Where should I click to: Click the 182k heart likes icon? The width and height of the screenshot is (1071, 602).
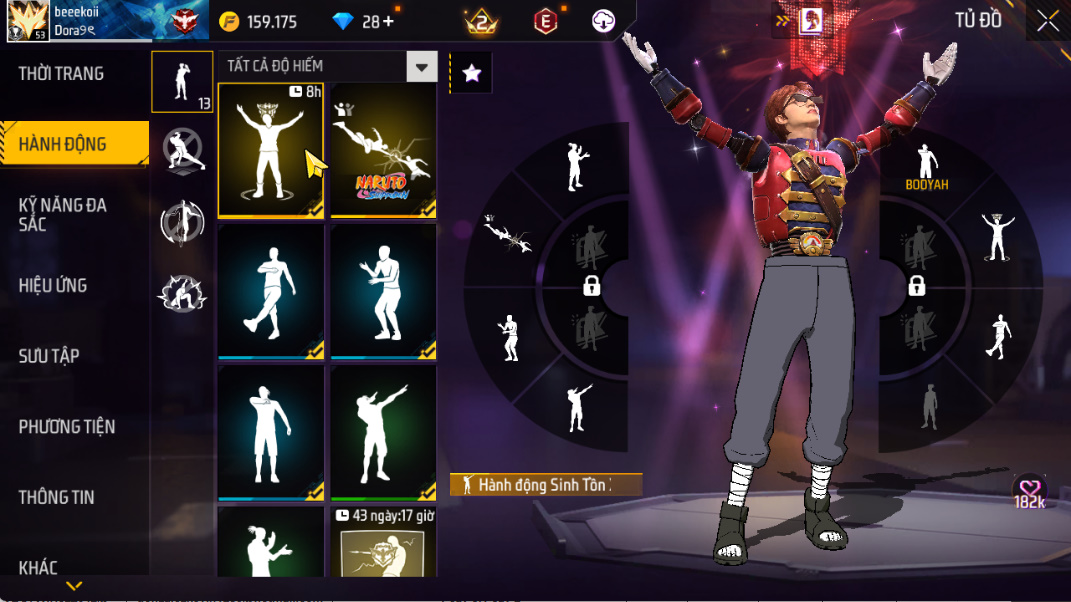click(1029, 492)
